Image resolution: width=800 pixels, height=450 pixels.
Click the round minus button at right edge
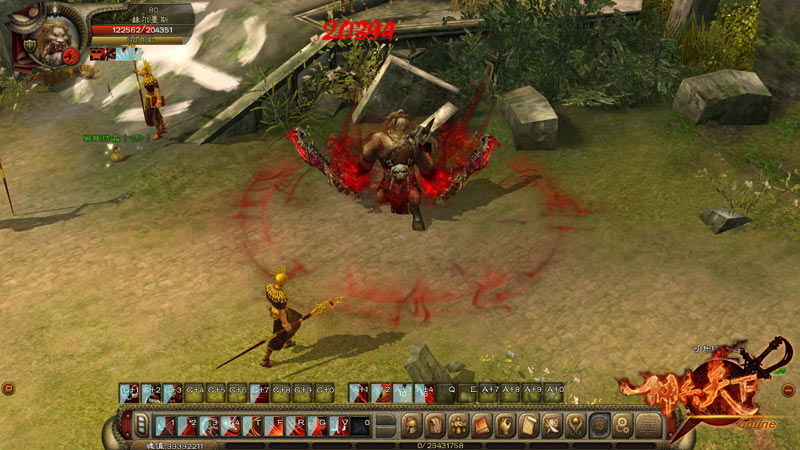click(791, 387)
